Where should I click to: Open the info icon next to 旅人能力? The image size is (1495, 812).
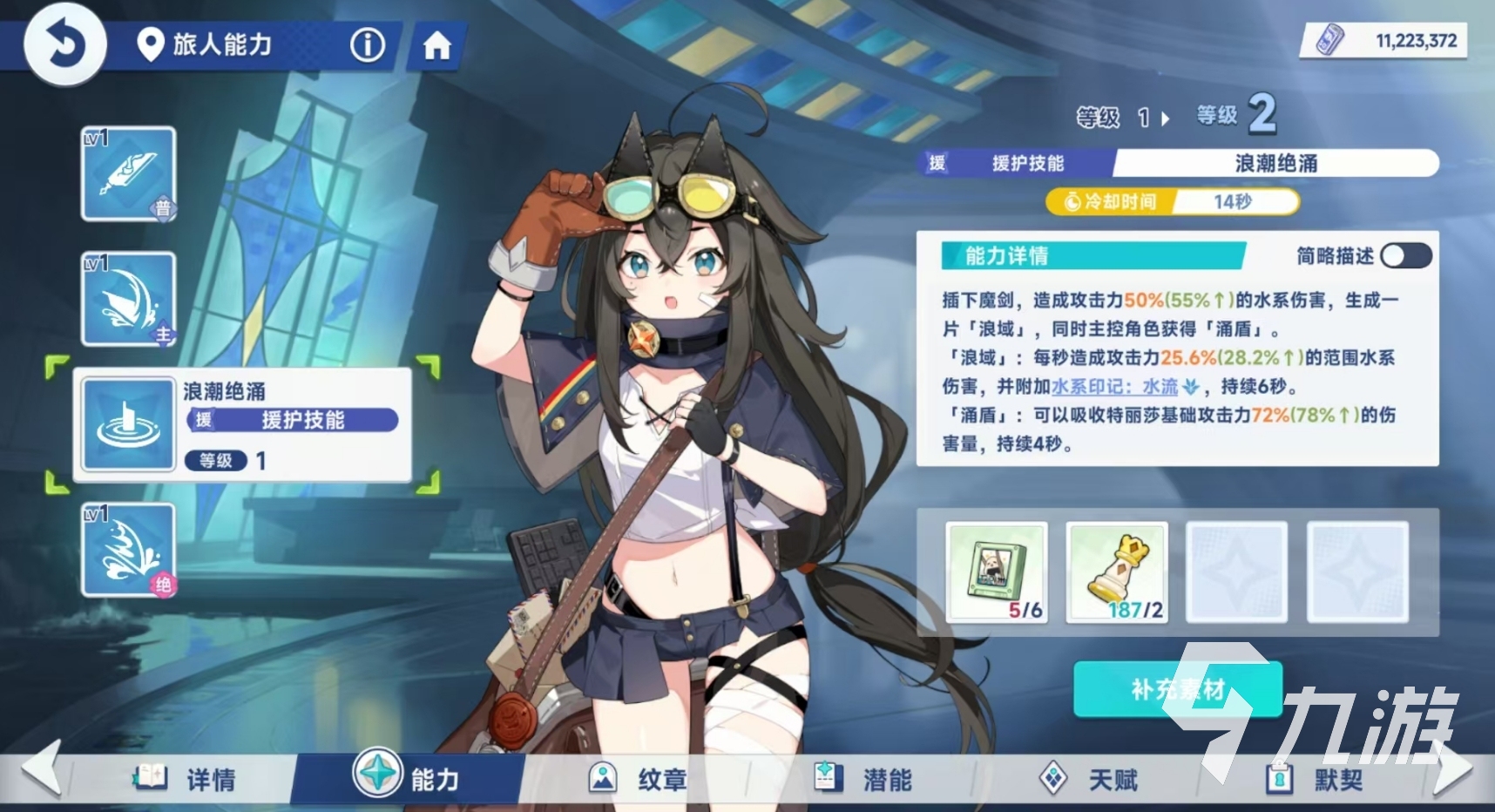[x=367, y=46]
